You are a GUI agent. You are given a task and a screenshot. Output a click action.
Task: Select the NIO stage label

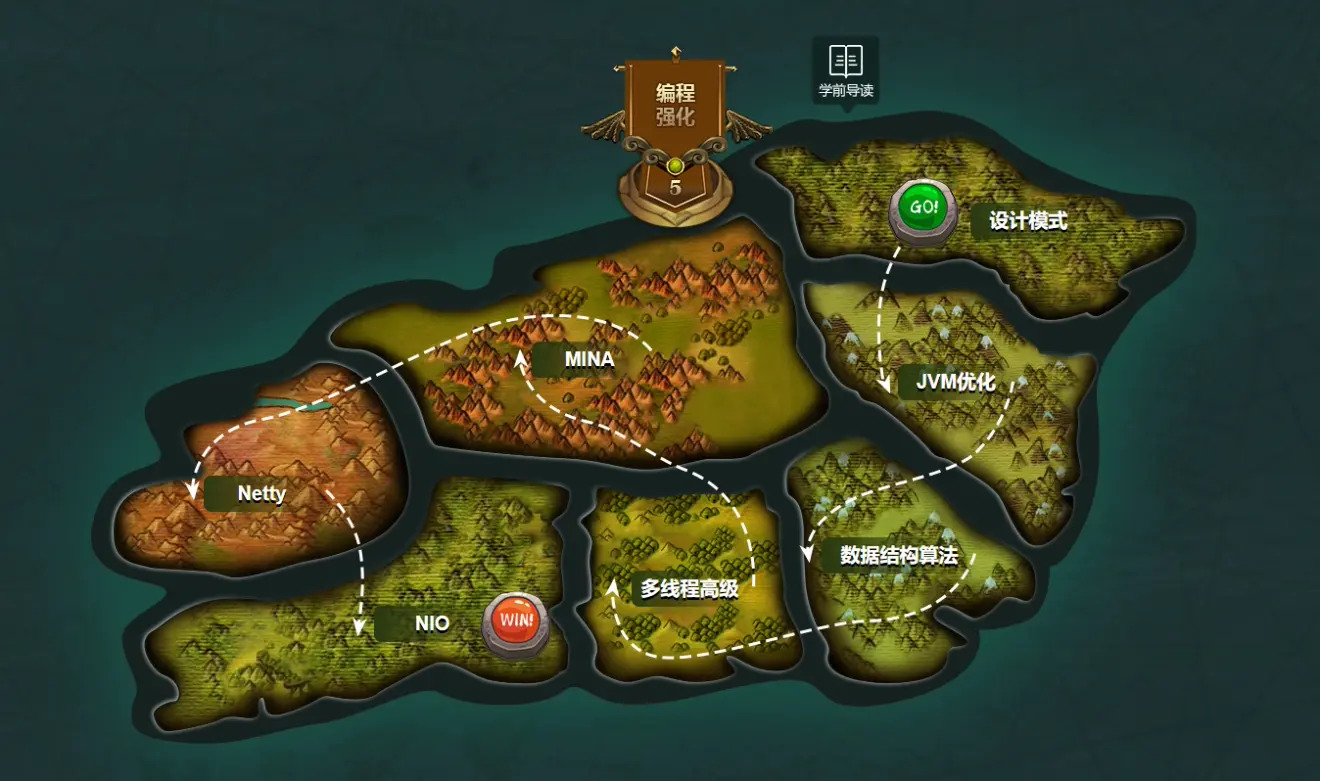click(x=431, y=624)
